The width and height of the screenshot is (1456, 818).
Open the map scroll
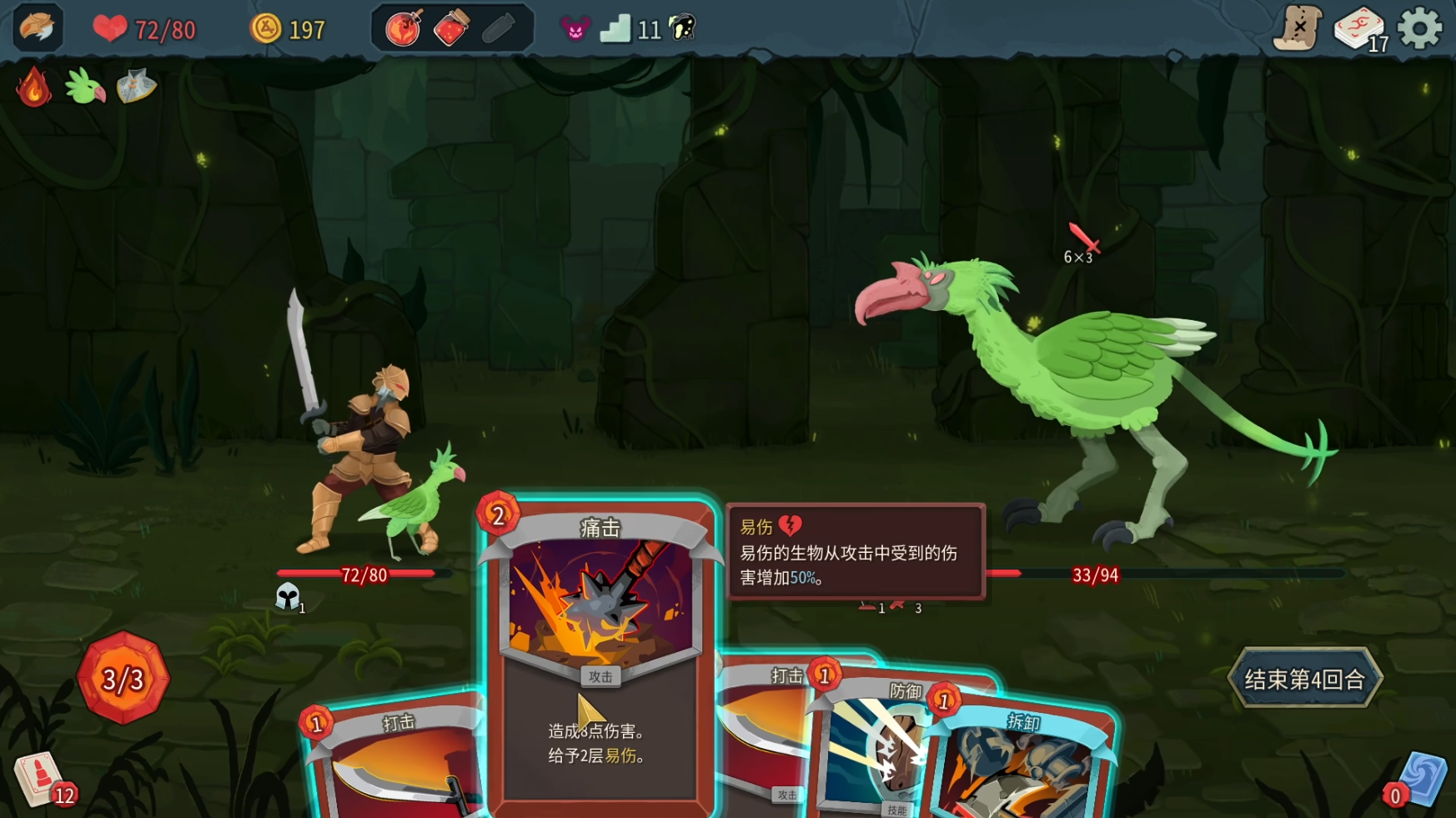pos(1298,29)
